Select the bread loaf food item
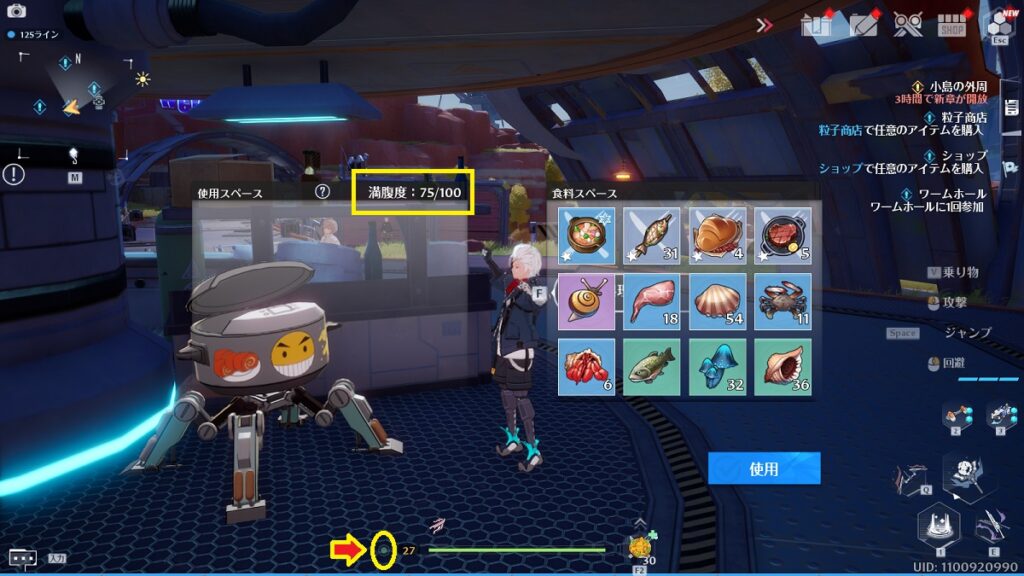 (x=717, y=236)
